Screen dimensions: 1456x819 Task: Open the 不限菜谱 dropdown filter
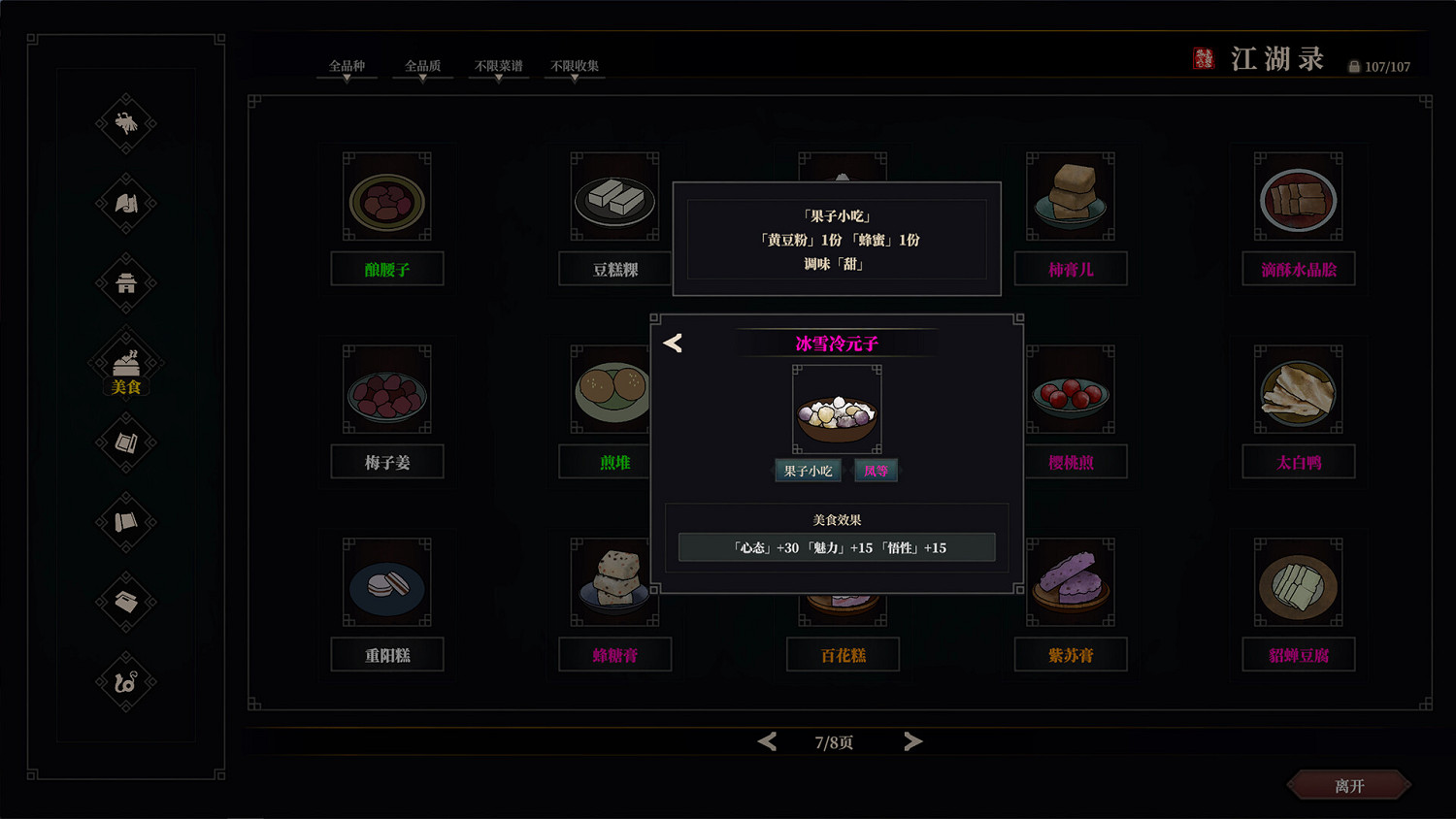(x=498, y=66)
